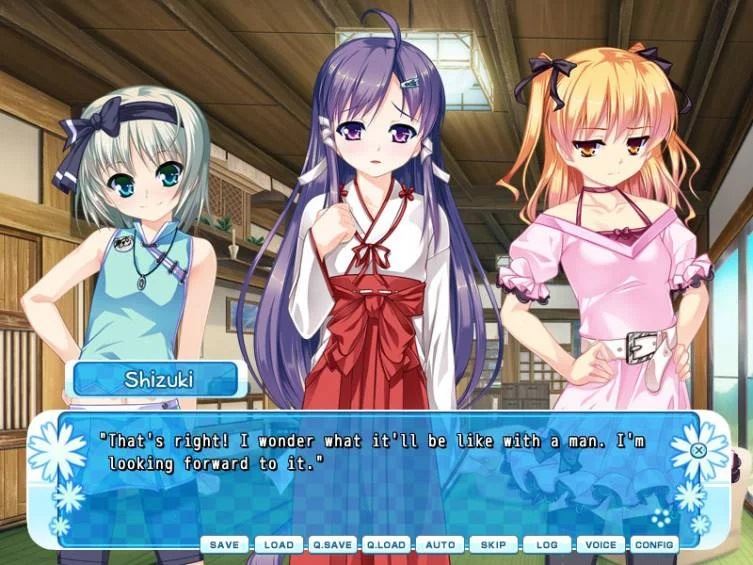
Task: Activate the SKIP dialogue button
Action: (x=494, y=545)
